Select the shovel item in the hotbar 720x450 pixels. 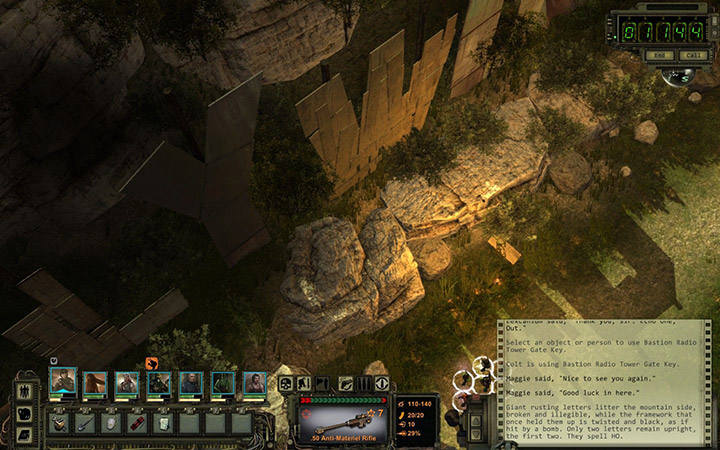pyautogui.click(x=86, y=423)
